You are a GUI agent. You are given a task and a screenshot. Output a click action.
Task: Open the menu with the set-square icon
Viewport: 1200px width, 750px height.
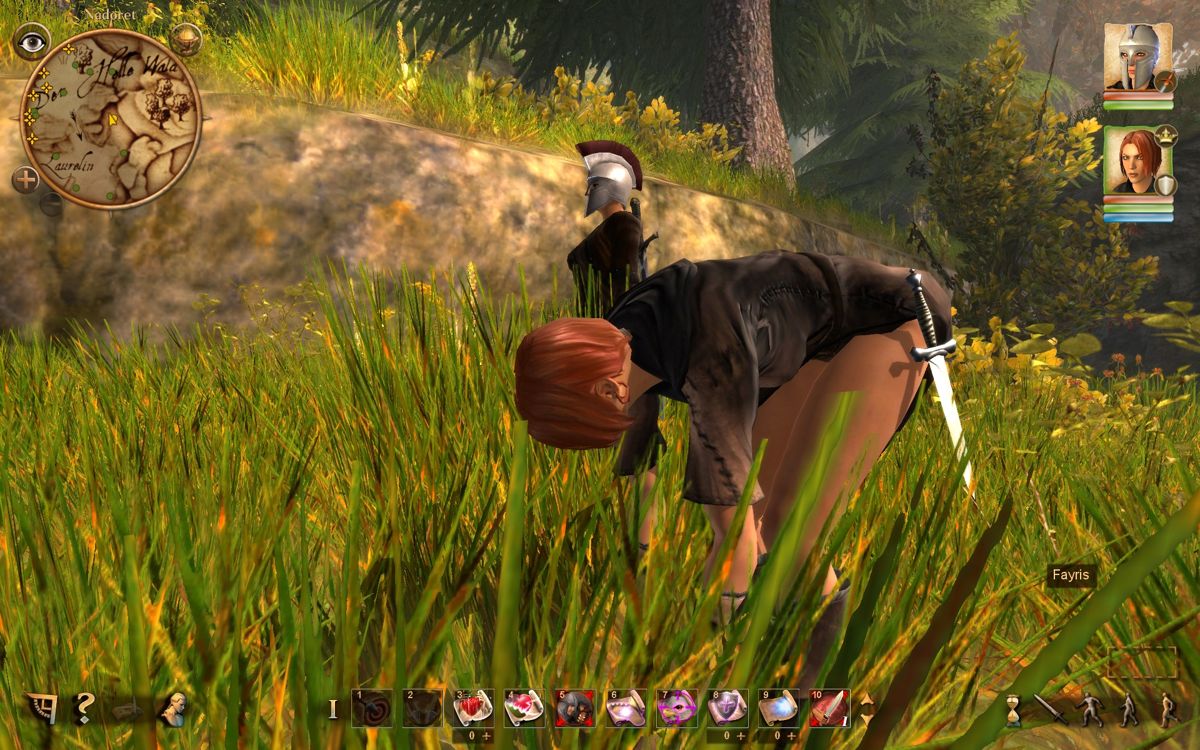pos(41,708)
